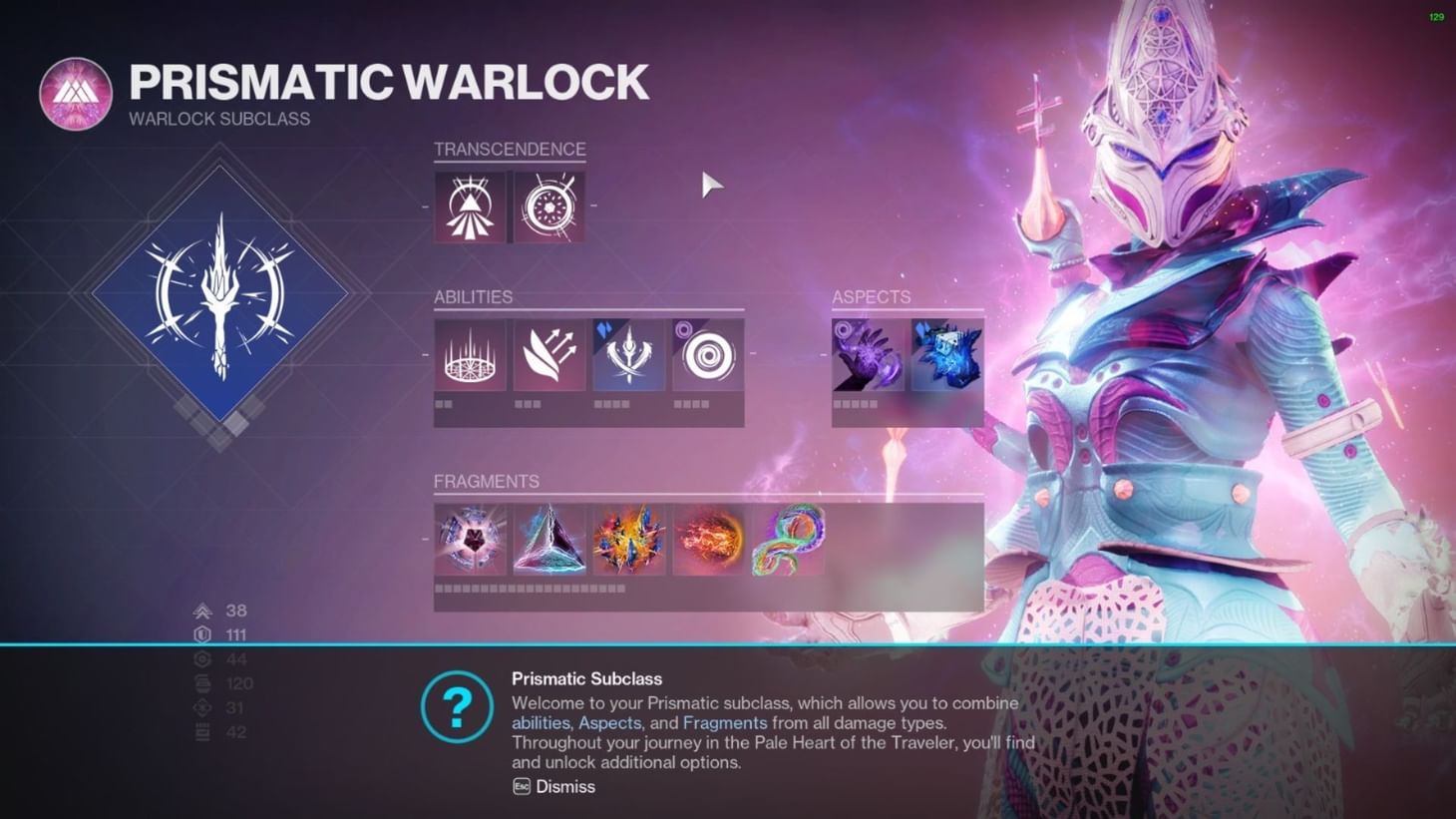This screenshot has height=819, width=1456.
Task: Open the circular second Transcendence slot
Action: click(547, 206)
